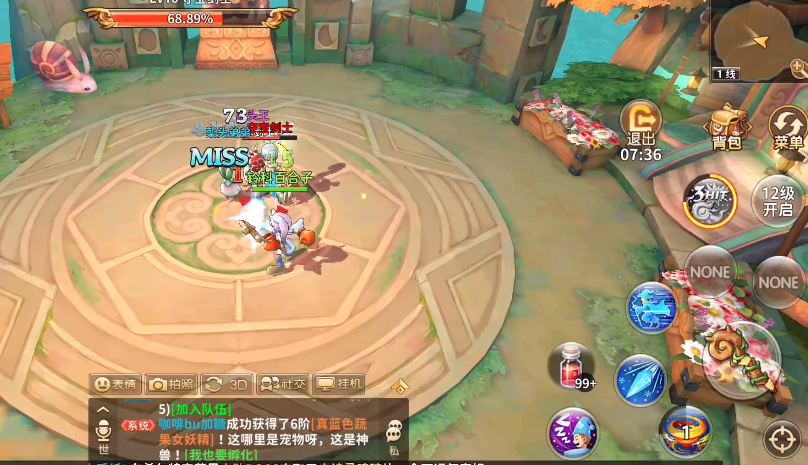Use the red health potion
Image resolution: width=808 pixels, height=465 pixels.
[571, 366]
